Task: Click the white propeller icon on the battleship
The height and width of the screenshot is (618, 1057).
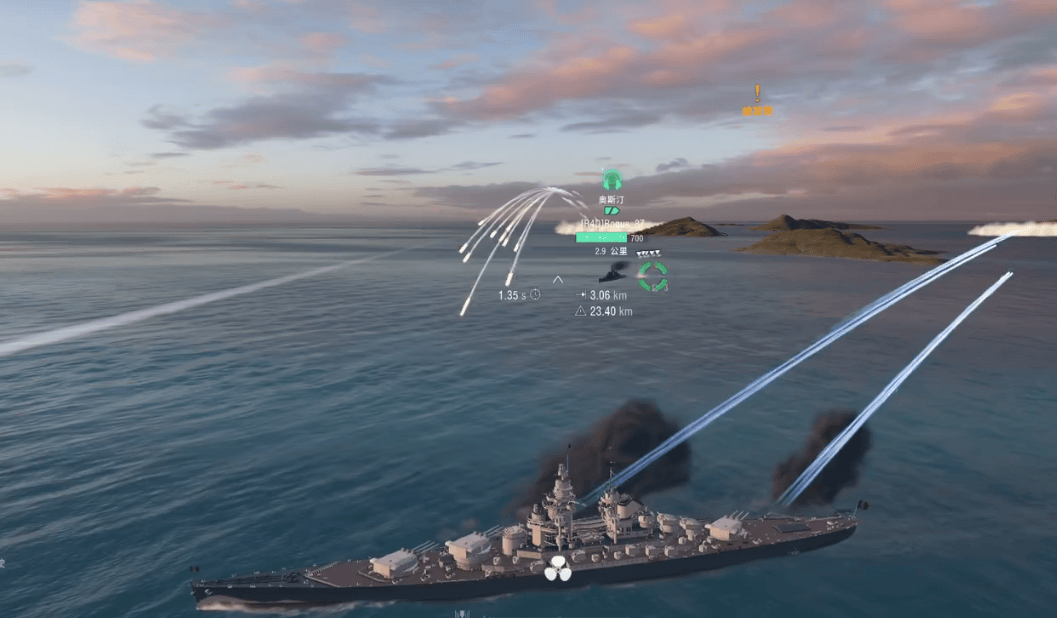Action: pos(558,569)
